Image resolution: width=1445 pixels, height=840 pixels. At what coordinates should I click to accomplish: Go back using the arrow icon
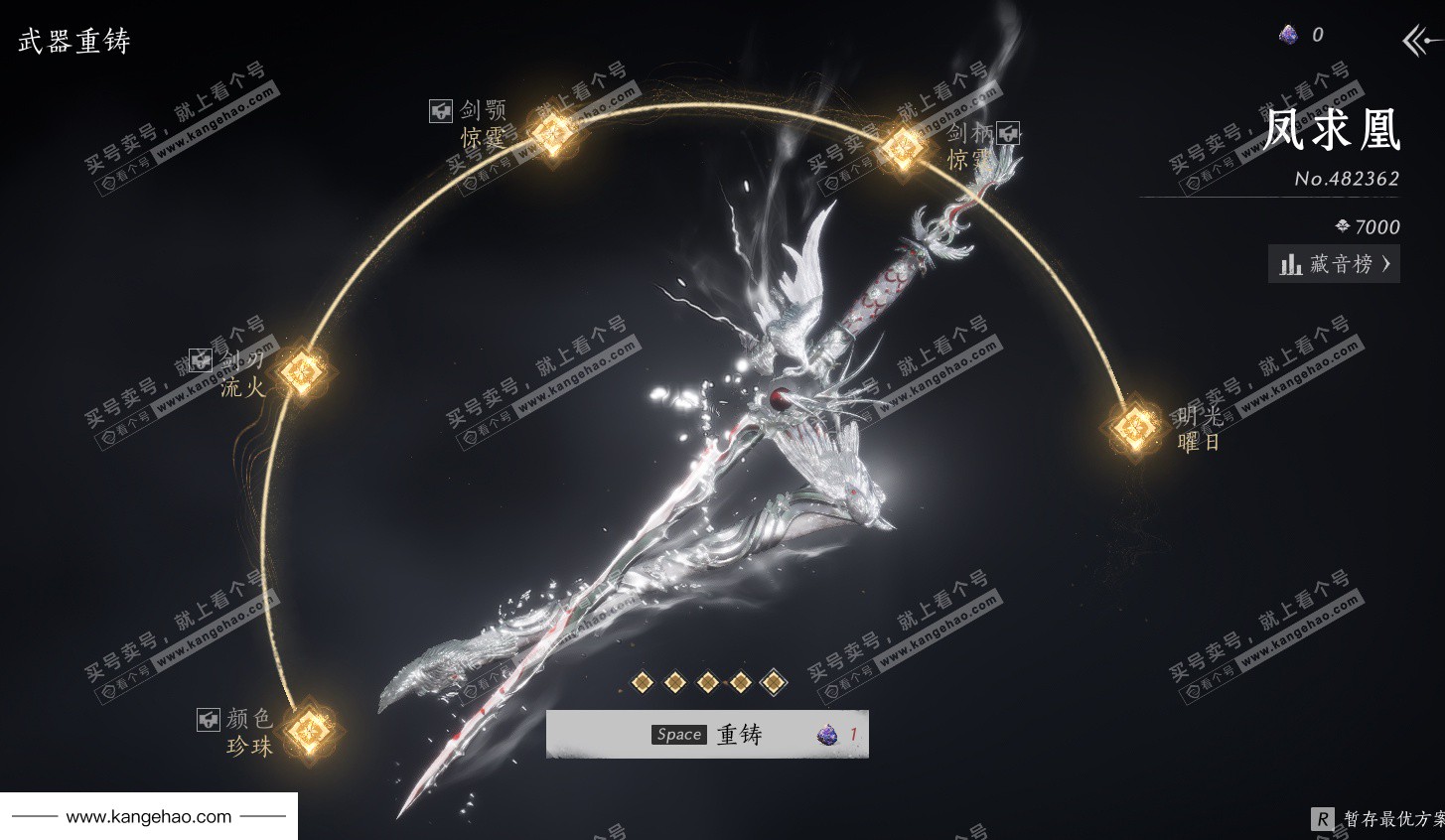[1420, 41]
